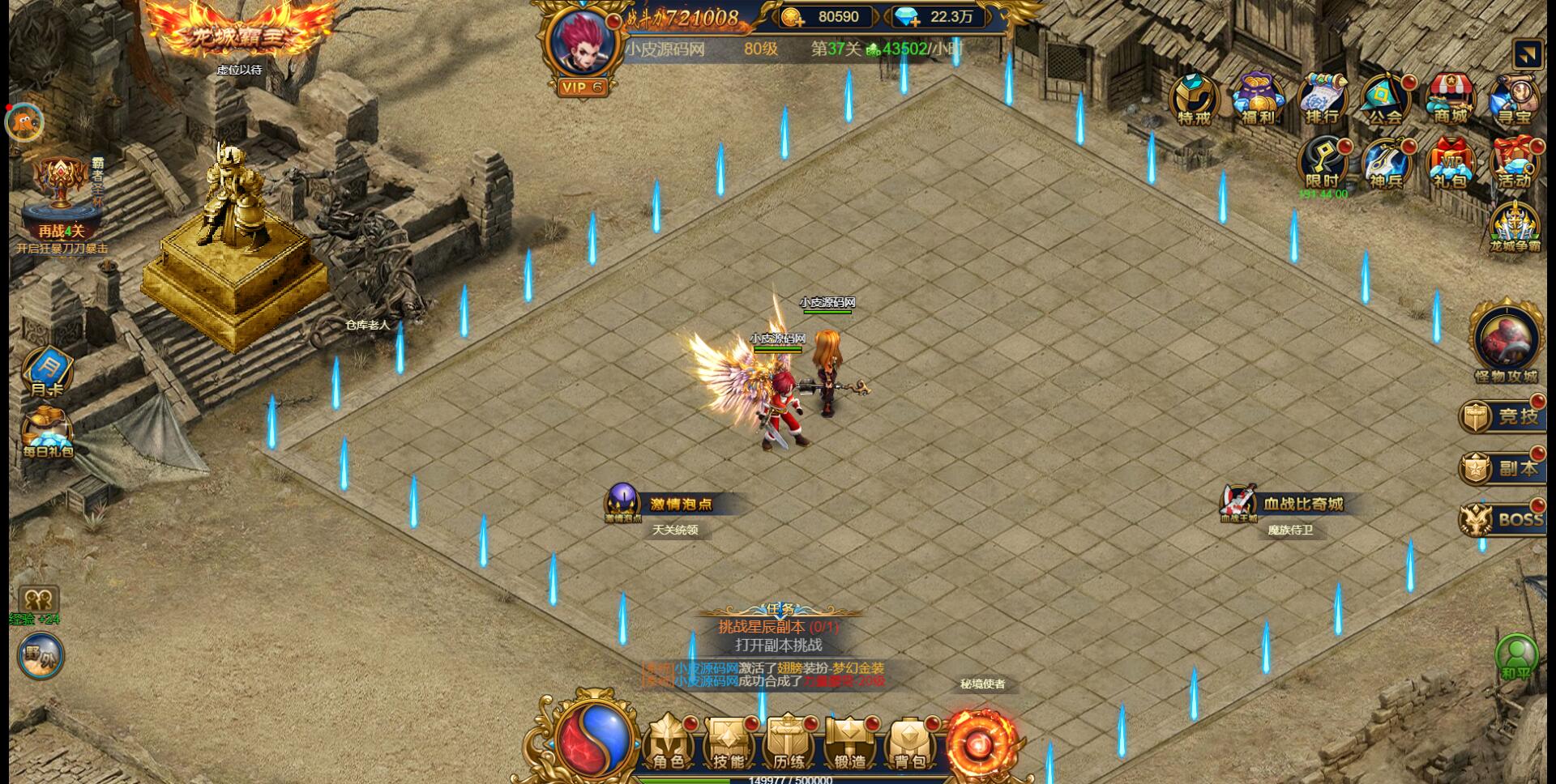This screenshot has width=1556, height=784.
Task: Collapse the 副本 side panel entry
Action: point(1503,467)
